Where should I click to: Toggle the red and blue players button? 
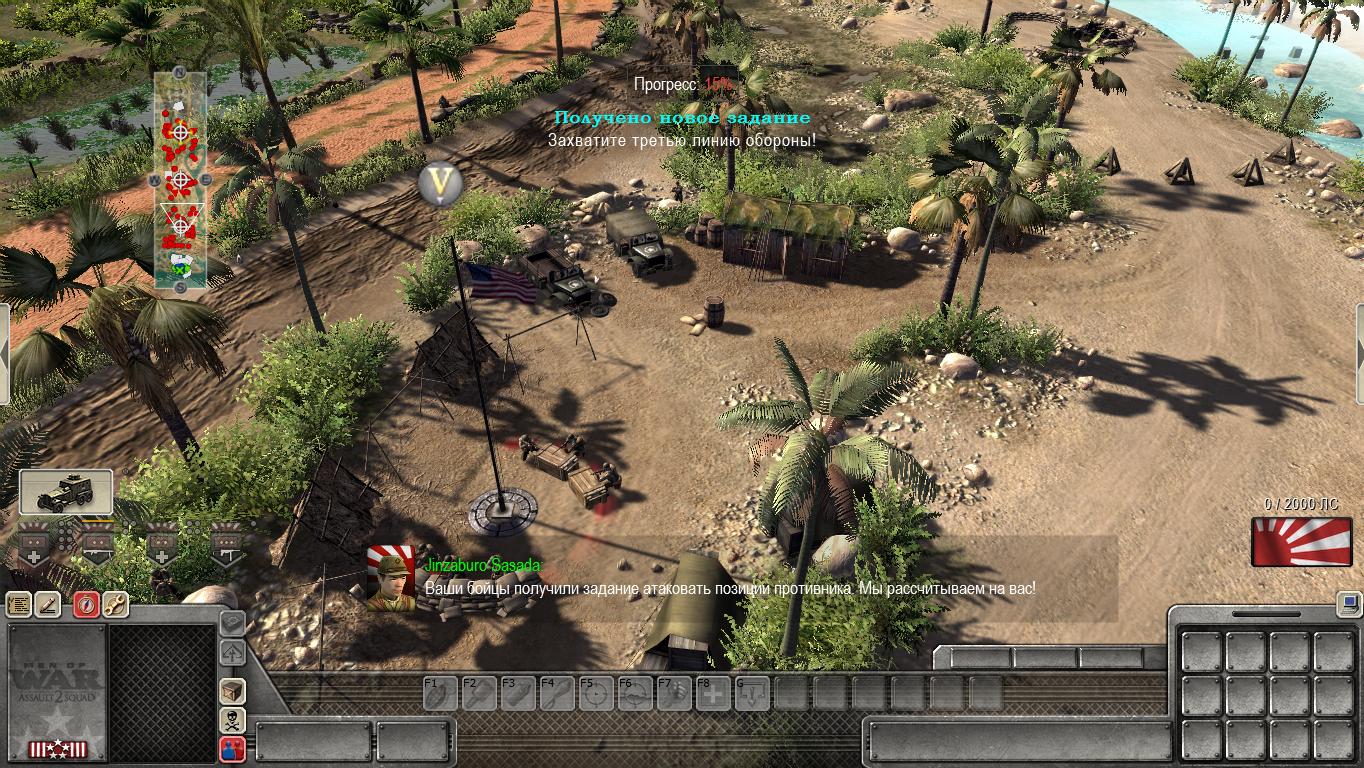[232, 748]
